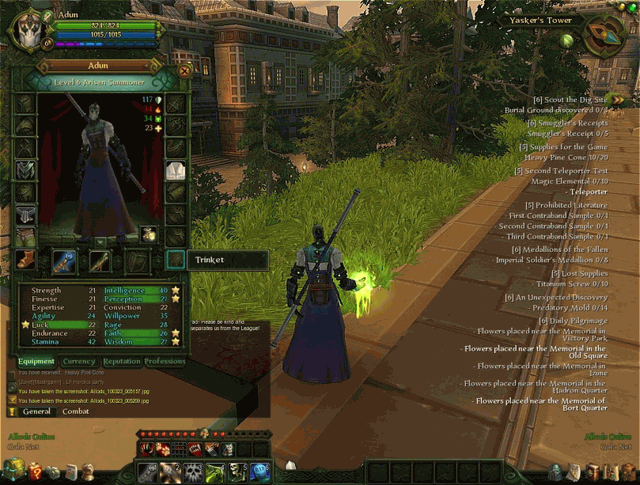Select the Smuggler's Receipts quest entry

(x=567, y=123)
